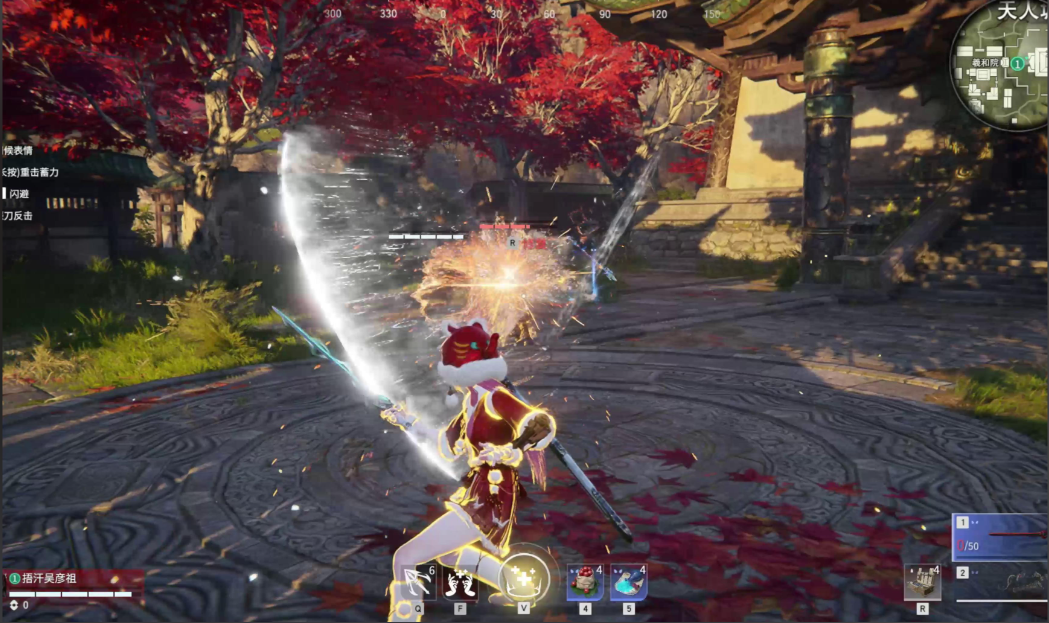This screenshot has height=623, width=1049.
Task: Select weapon slot 1 panel
Action: (1000, 538)
